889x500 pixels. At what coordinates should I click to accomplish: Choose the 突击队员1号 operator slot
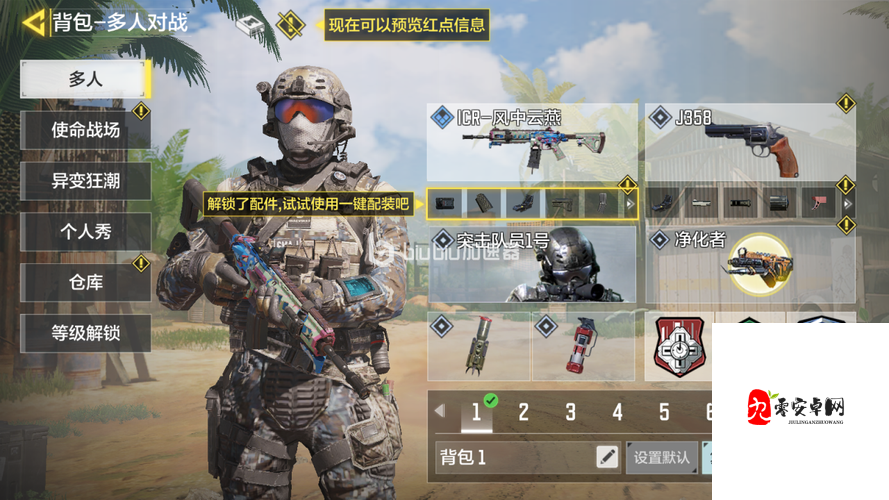(x=532, y=265)
